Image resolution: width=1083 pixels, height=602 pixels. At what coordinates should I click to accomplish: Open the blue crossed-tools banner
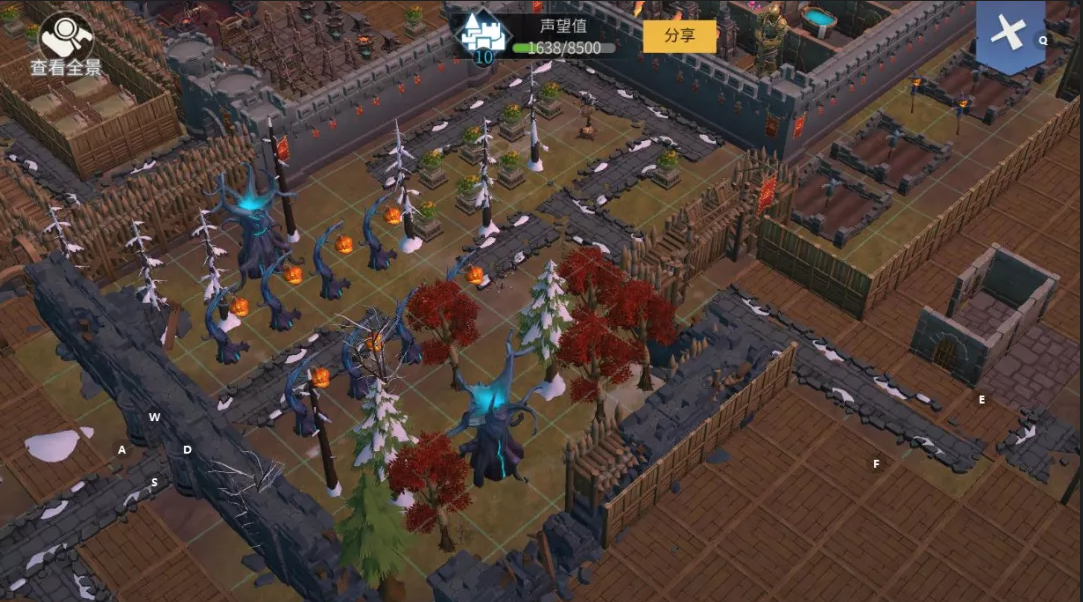point(1009,34)
